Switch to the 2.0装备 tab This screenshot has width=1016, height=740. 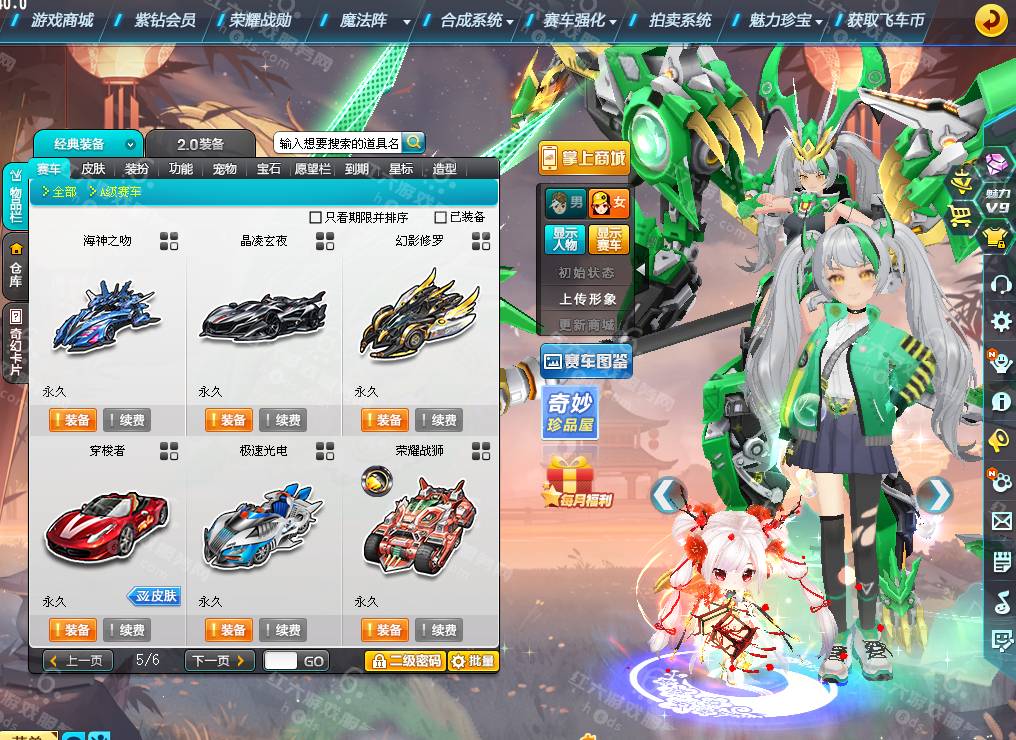[200, 144]
